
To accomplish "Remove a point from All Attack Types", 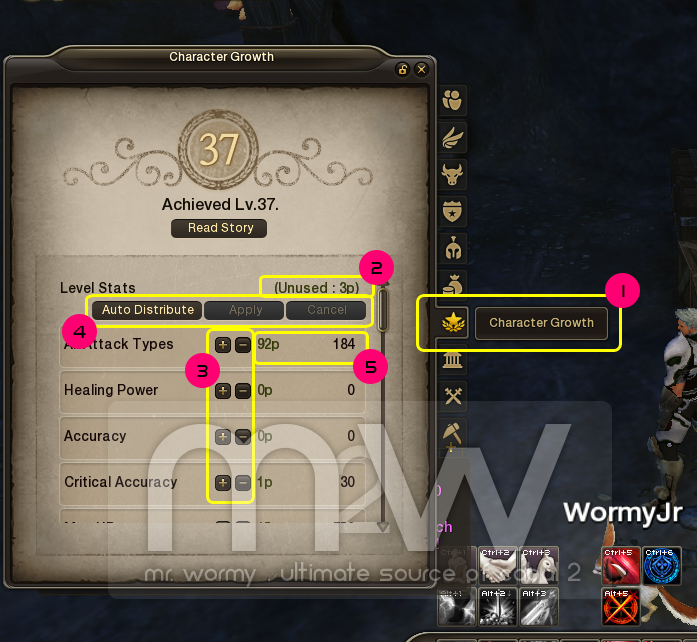I will (243, 344).
